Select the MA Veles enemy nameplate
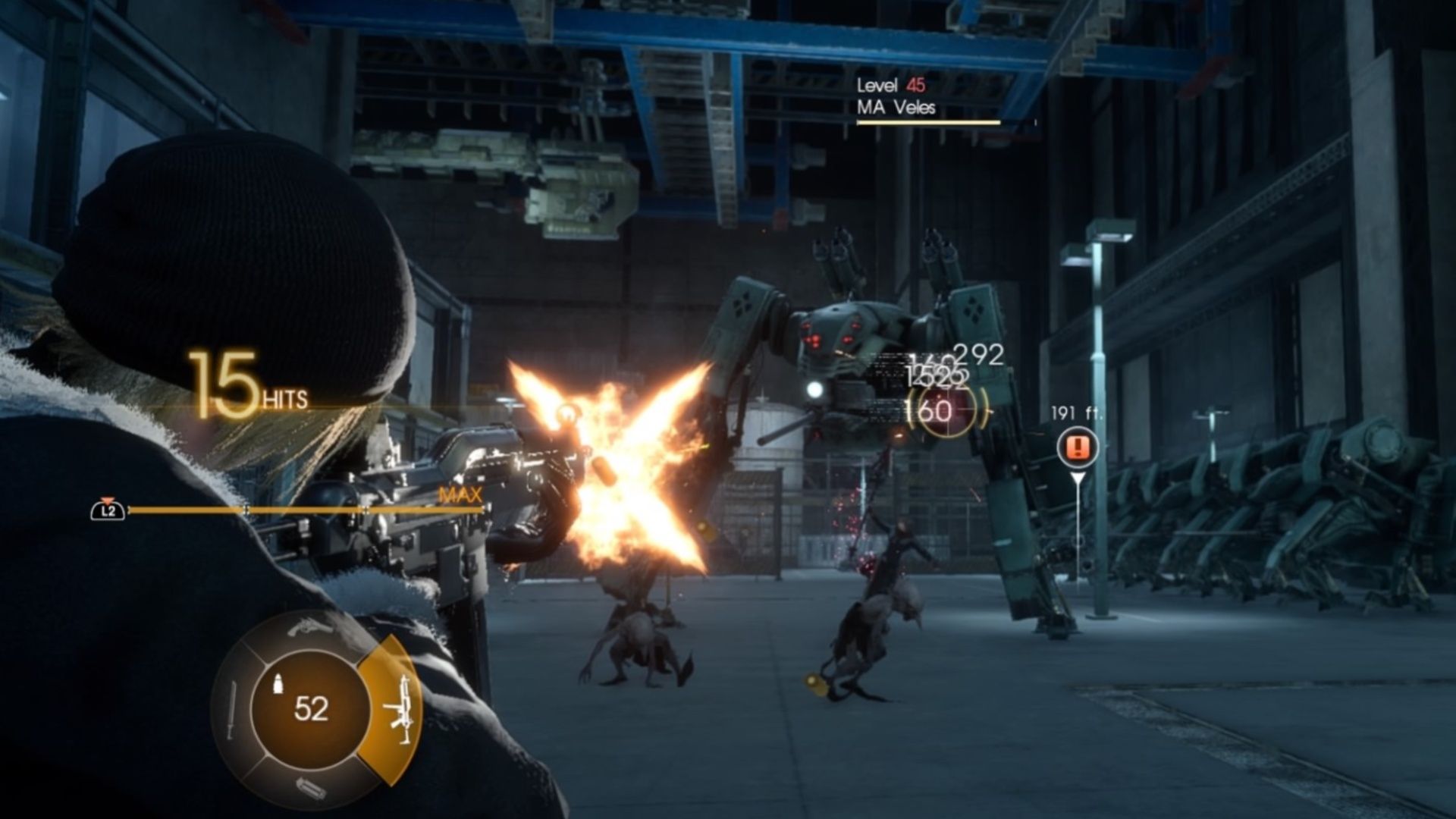The height and width of the screenshot is (819, 1456). point(895,108)
